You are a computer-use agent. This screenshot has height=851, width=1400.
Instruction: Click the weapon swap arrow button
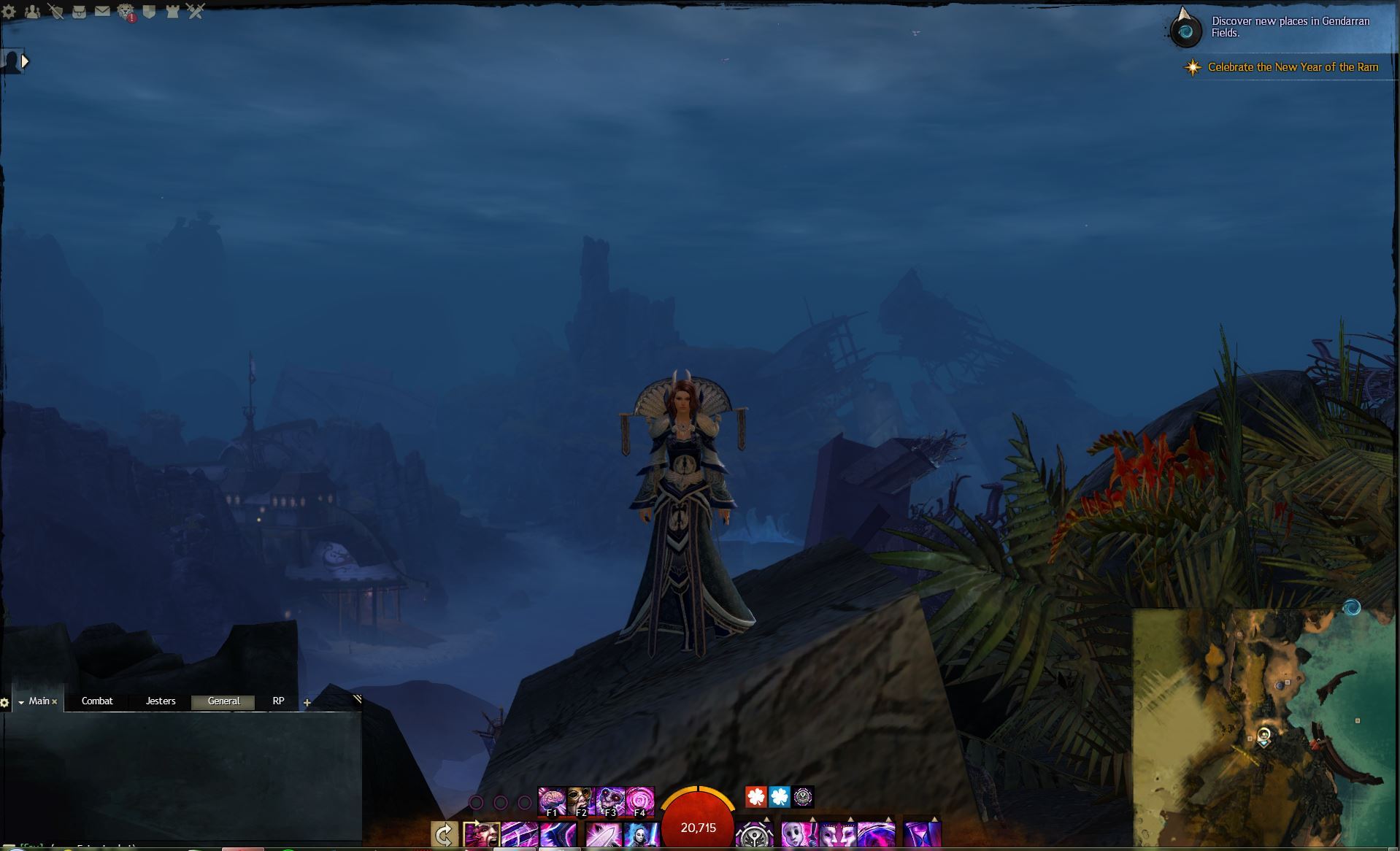tap(444, 834)
